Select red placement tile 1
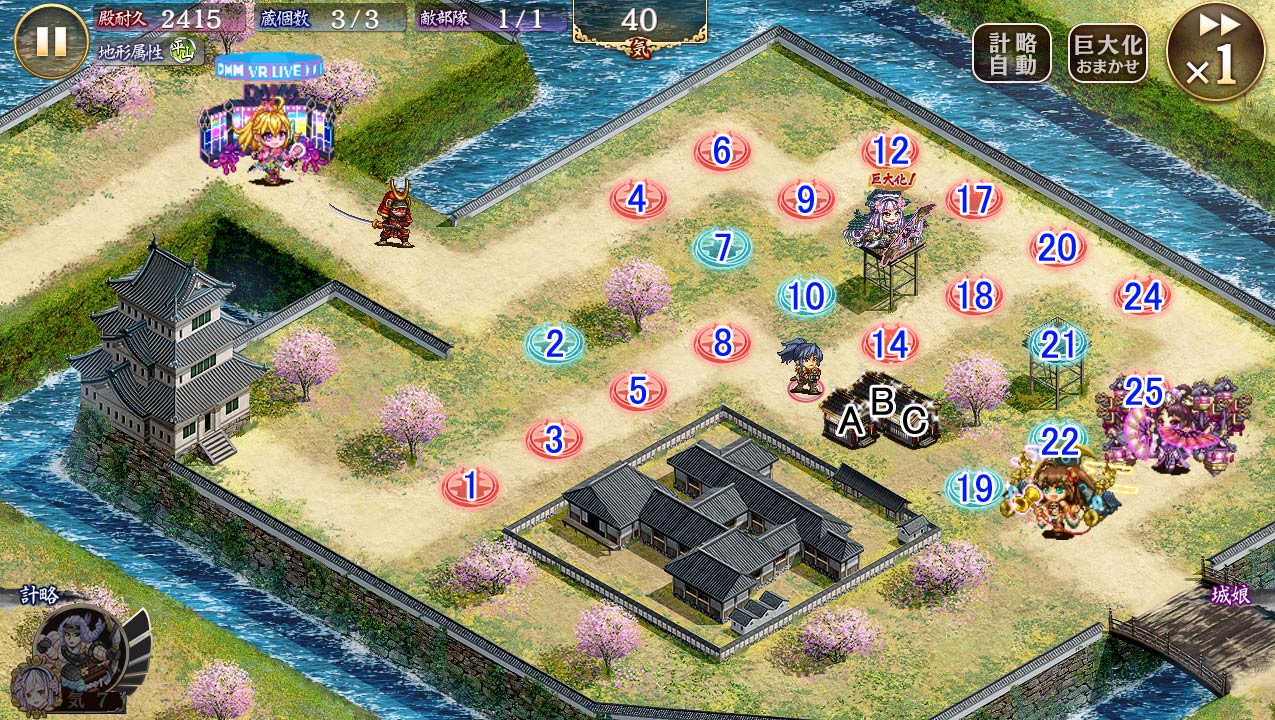 [x=470, y=487]
